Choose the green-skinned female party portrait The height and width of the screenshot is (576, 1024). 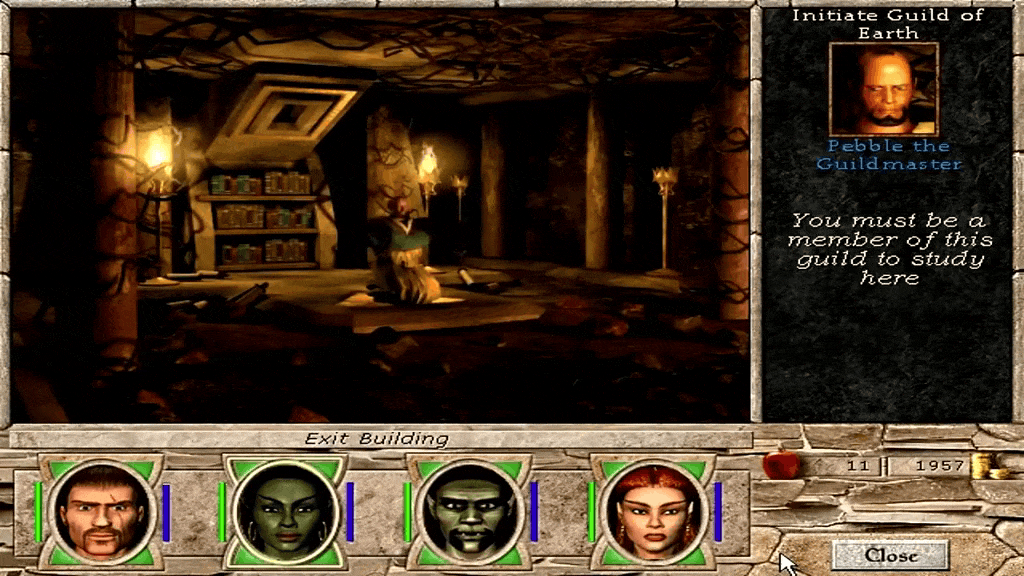pos(283,511)
